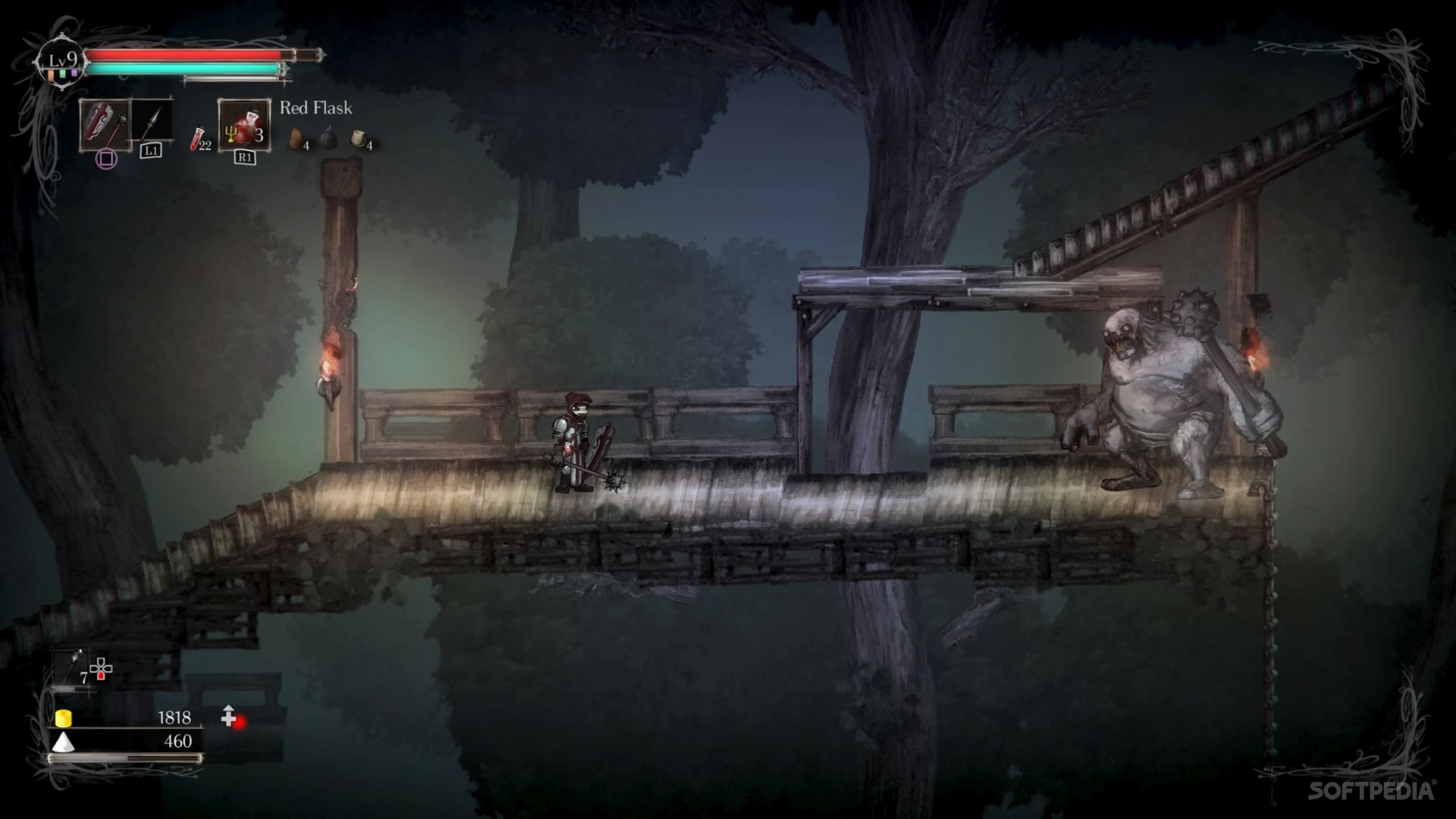Click the level-up arrow cross indicator

click(230, 715)
